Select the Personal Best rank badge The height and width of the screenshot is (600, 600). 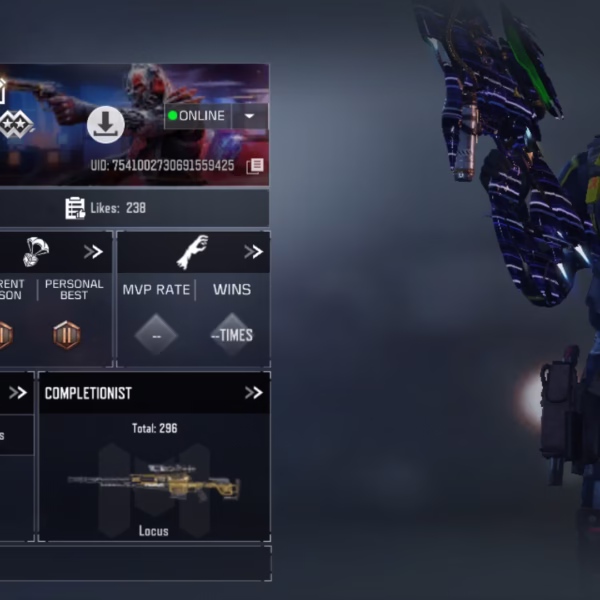[67, 334]
